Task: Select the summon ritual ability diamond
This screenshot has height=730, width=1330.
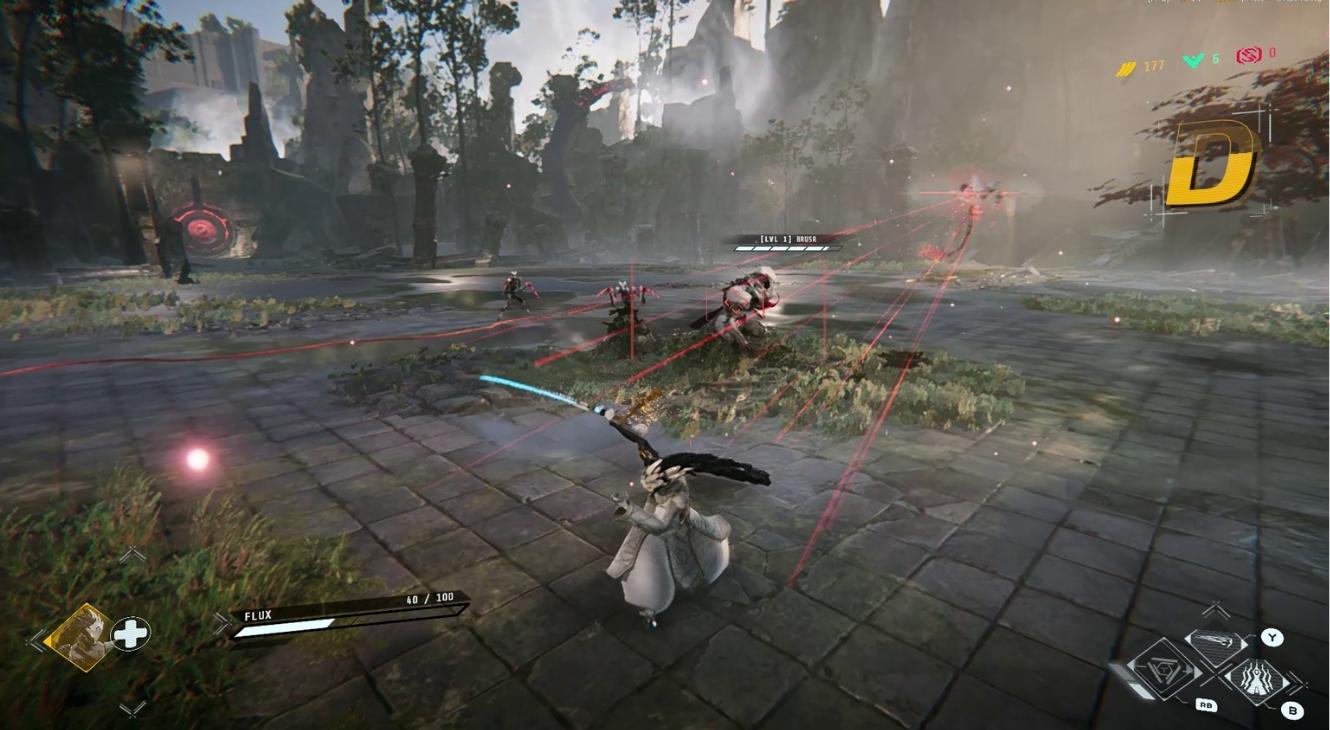Action: click(1257, 677)
